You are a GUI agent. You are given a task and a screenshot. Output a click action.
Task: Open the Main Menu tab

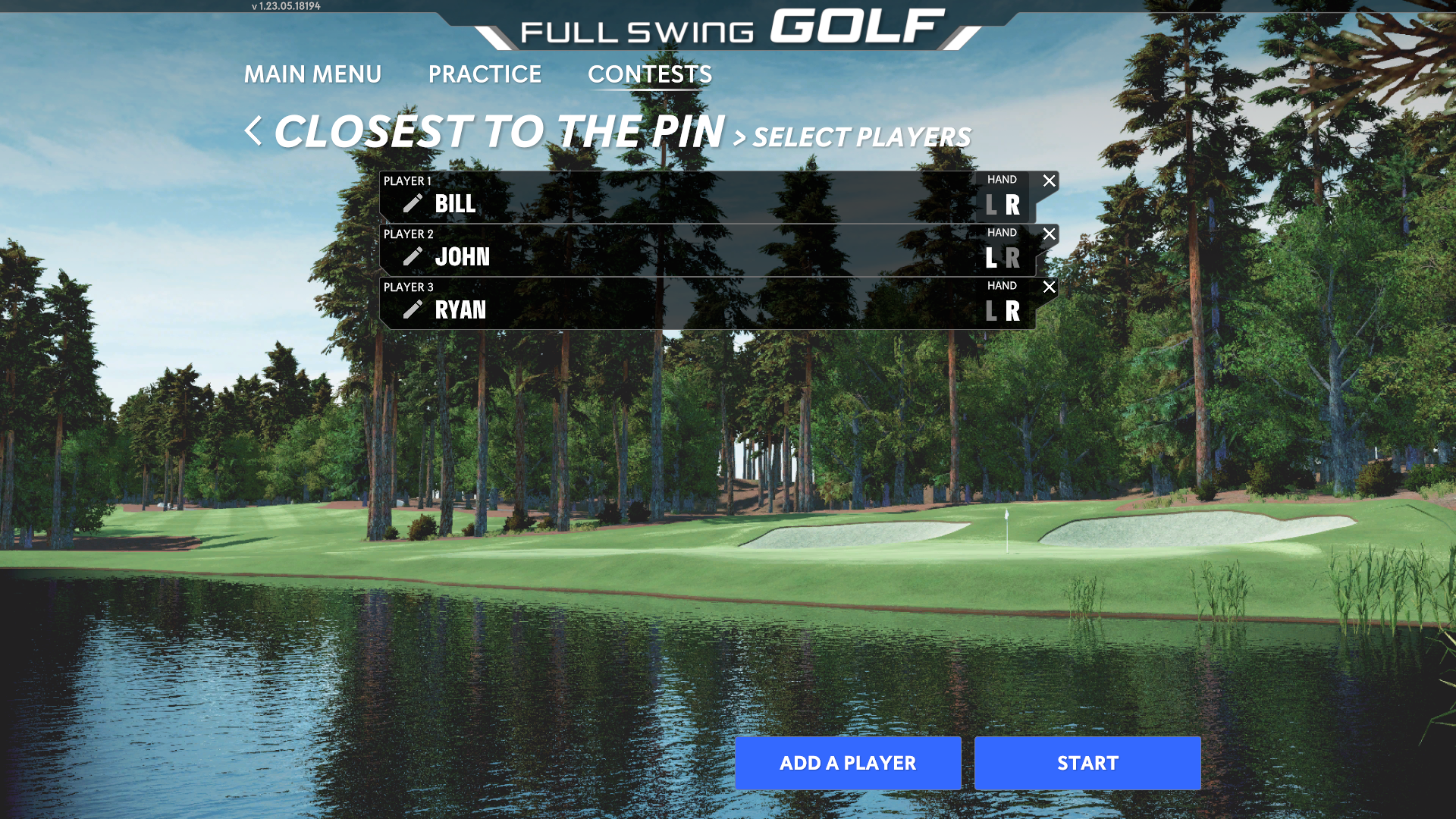tap(312, 74)
